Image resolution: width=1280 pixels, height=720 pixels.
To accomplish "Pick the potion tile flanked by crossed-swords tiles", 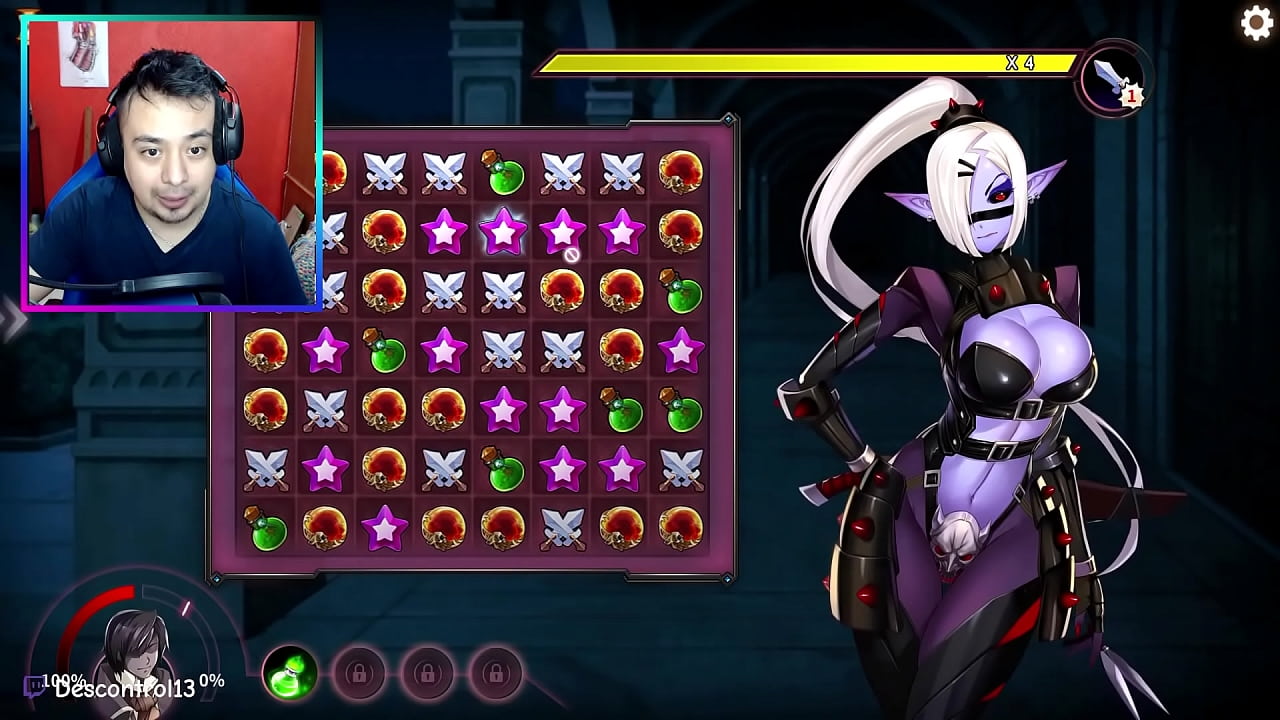I will click(503, 173).
